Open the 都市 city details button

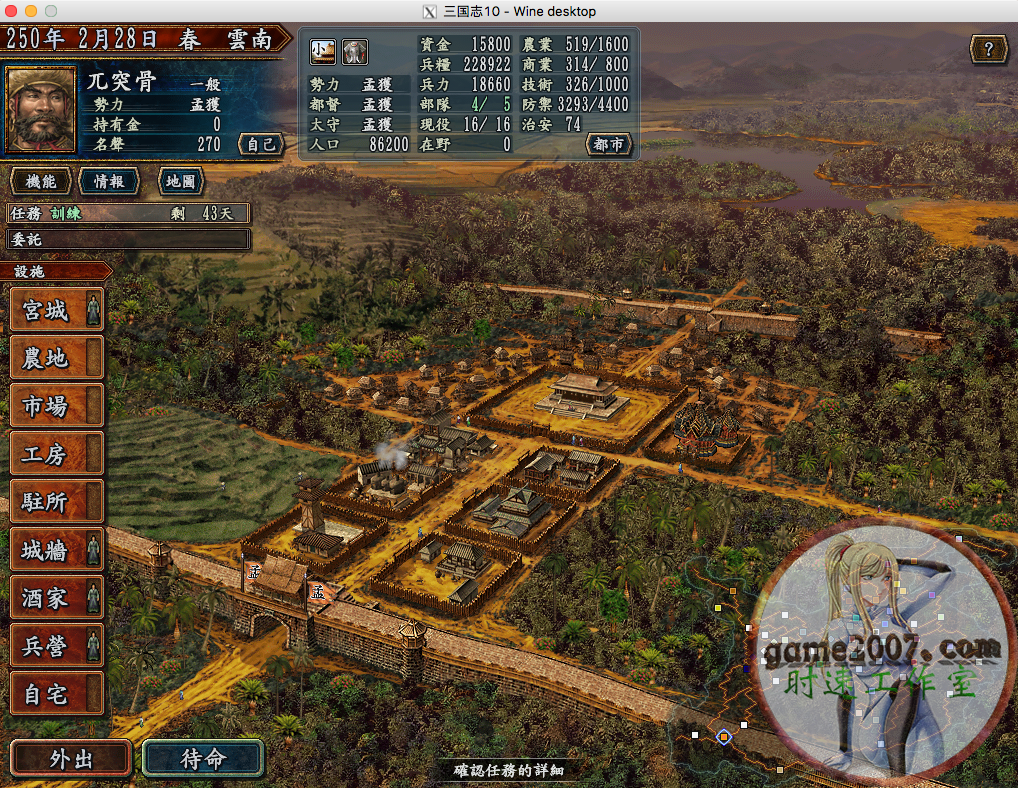coord(608,144)
